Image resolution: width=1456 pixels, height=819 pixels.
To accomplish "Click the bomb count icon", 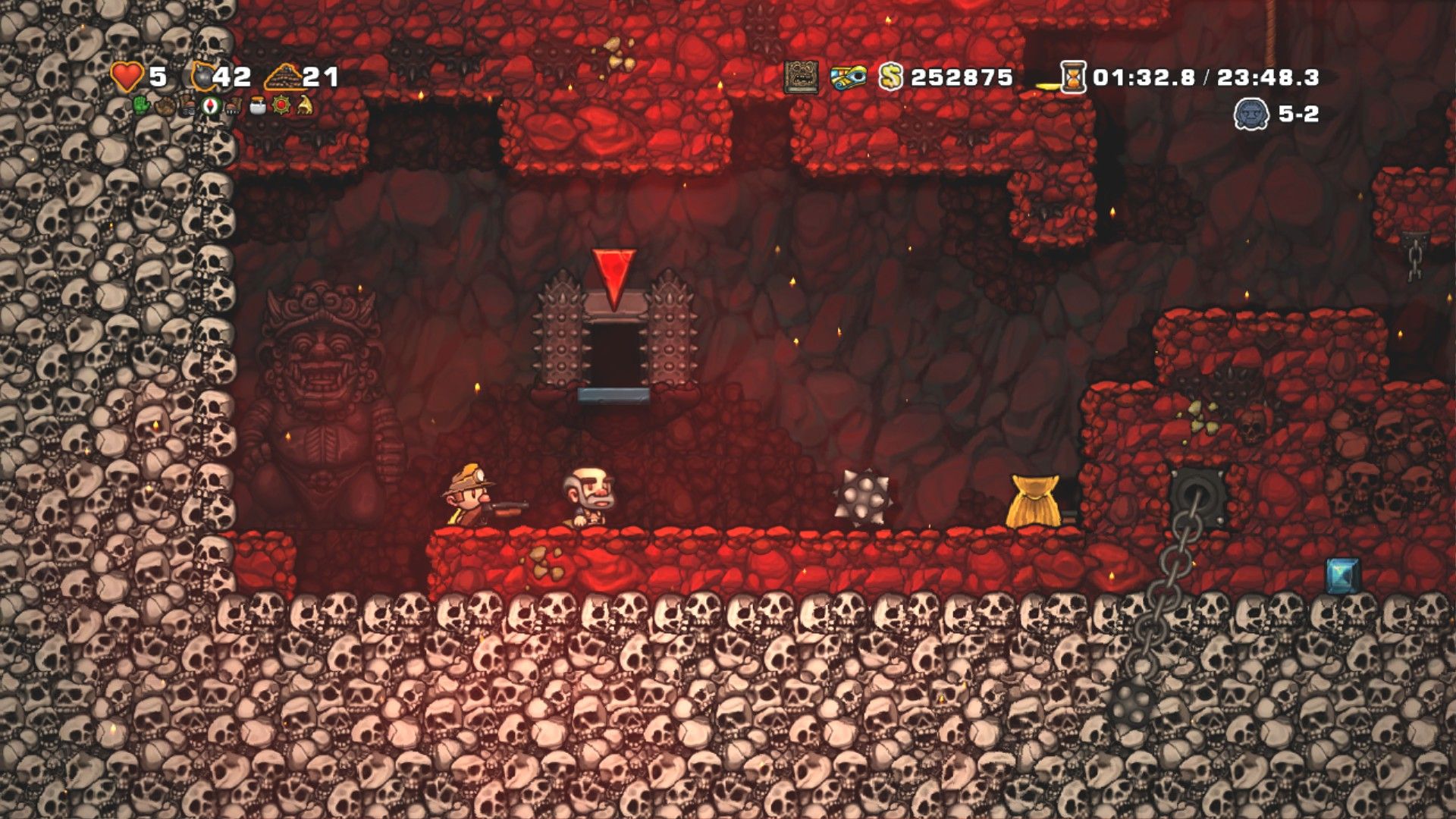I will coord(203,77).
